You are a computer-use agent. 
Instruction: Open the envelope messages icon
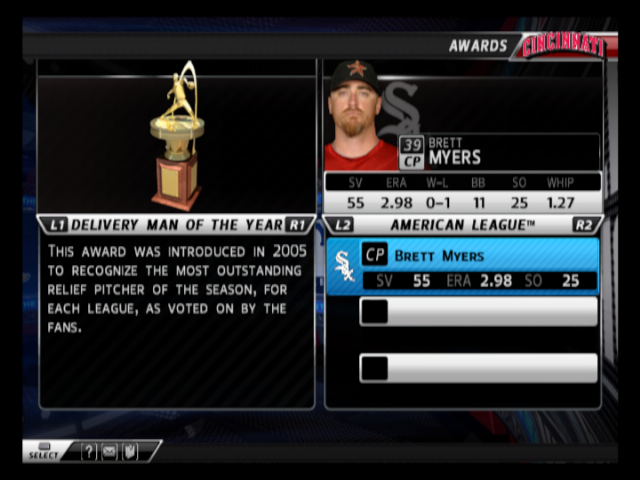coord(109,452)
